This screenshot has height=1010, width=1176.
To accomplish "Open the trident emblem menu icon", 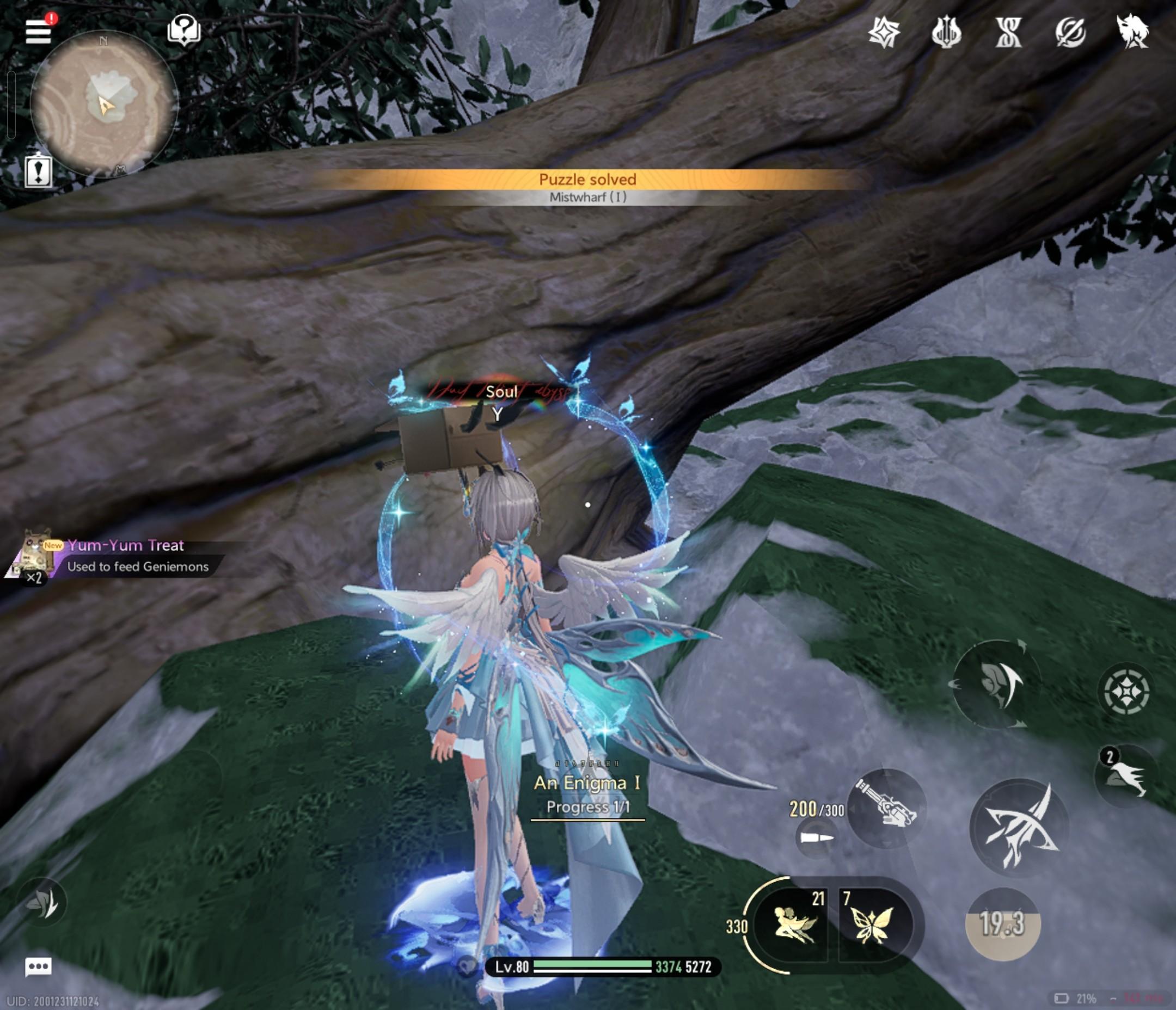I will tap(946, 32).
